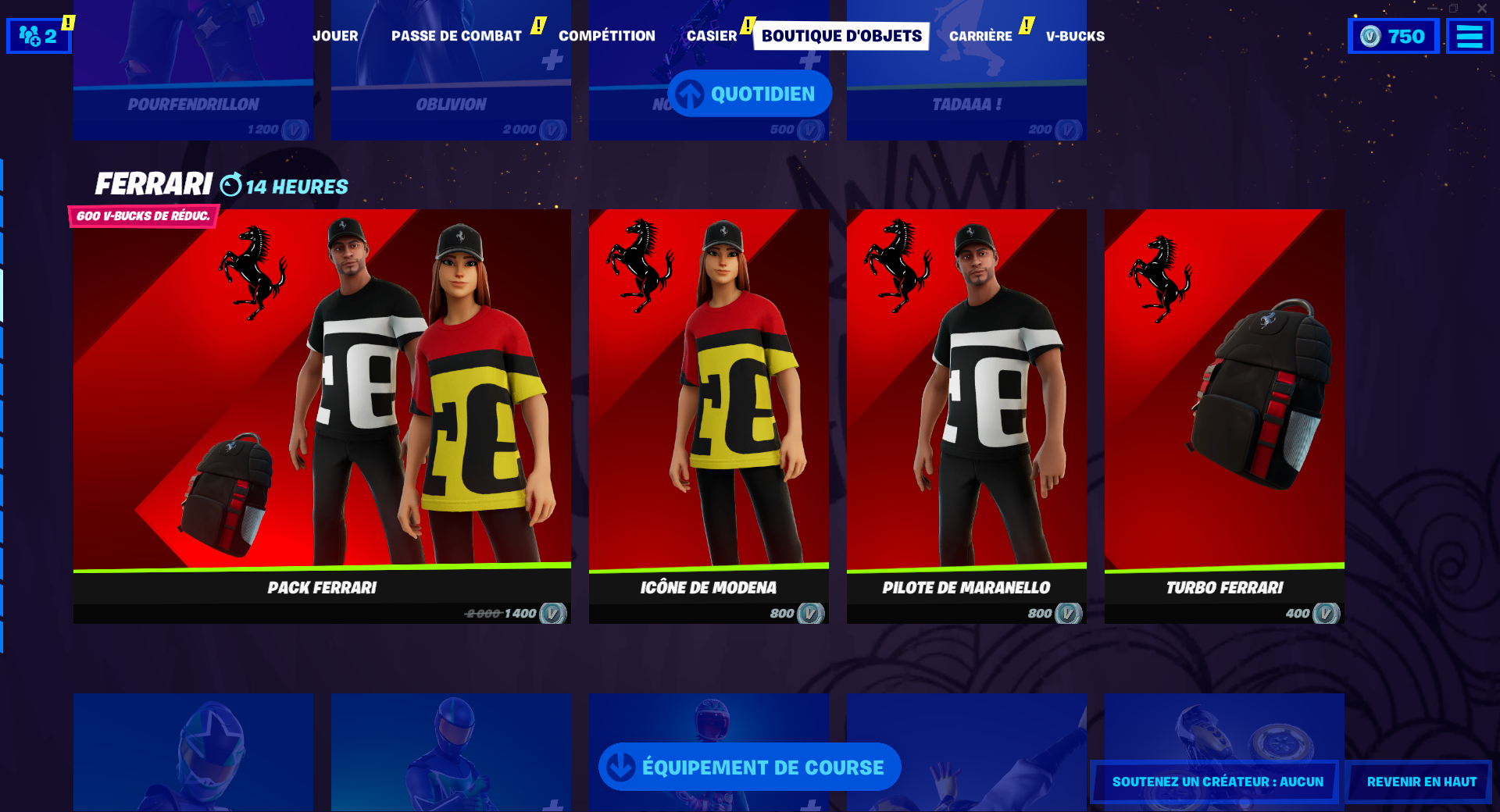Click Soutenez un créateur : Aucun

point(1216,781)
